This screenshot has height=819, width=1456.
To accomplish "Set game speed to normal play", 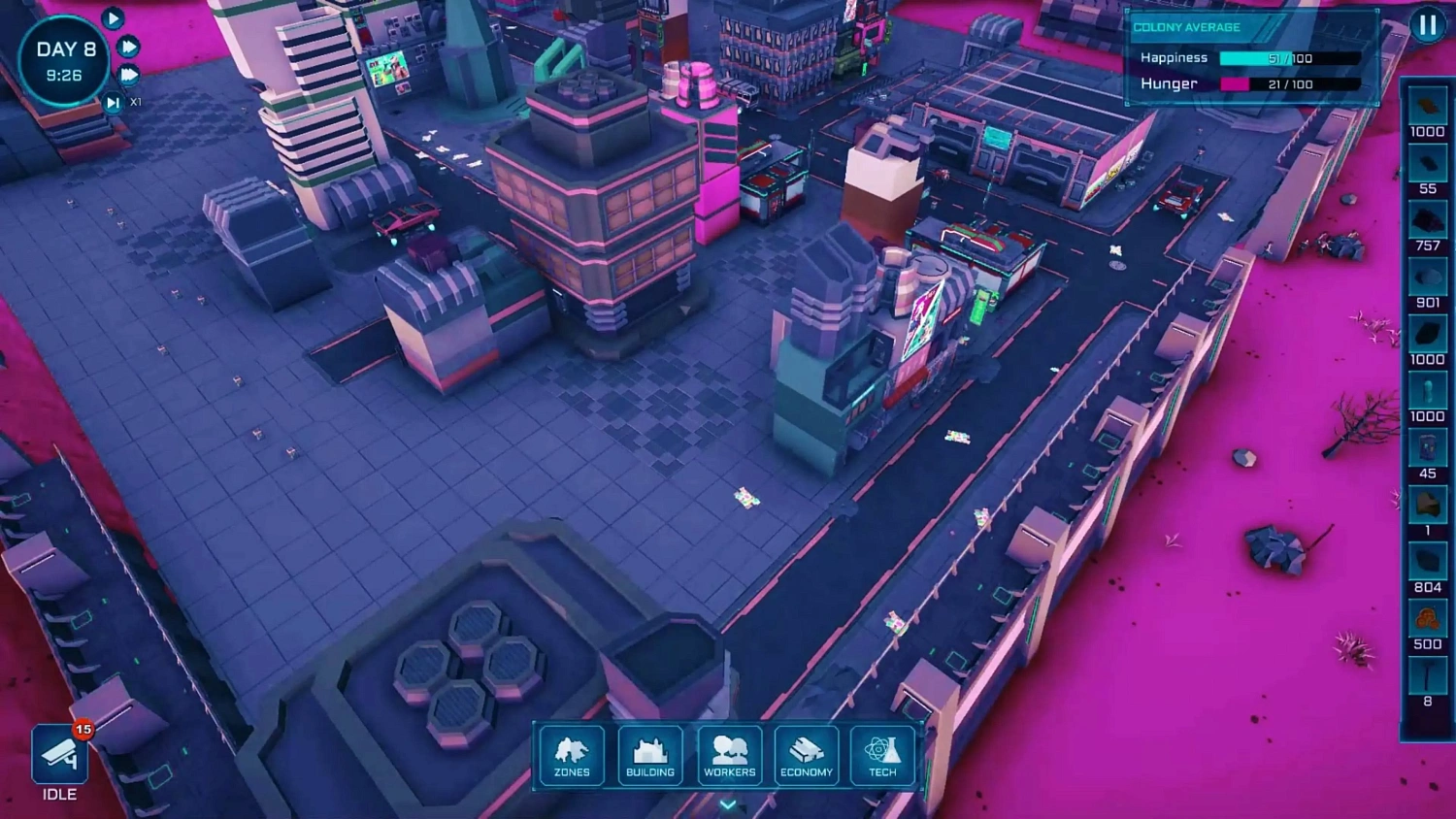I will [x=113, y=18].
